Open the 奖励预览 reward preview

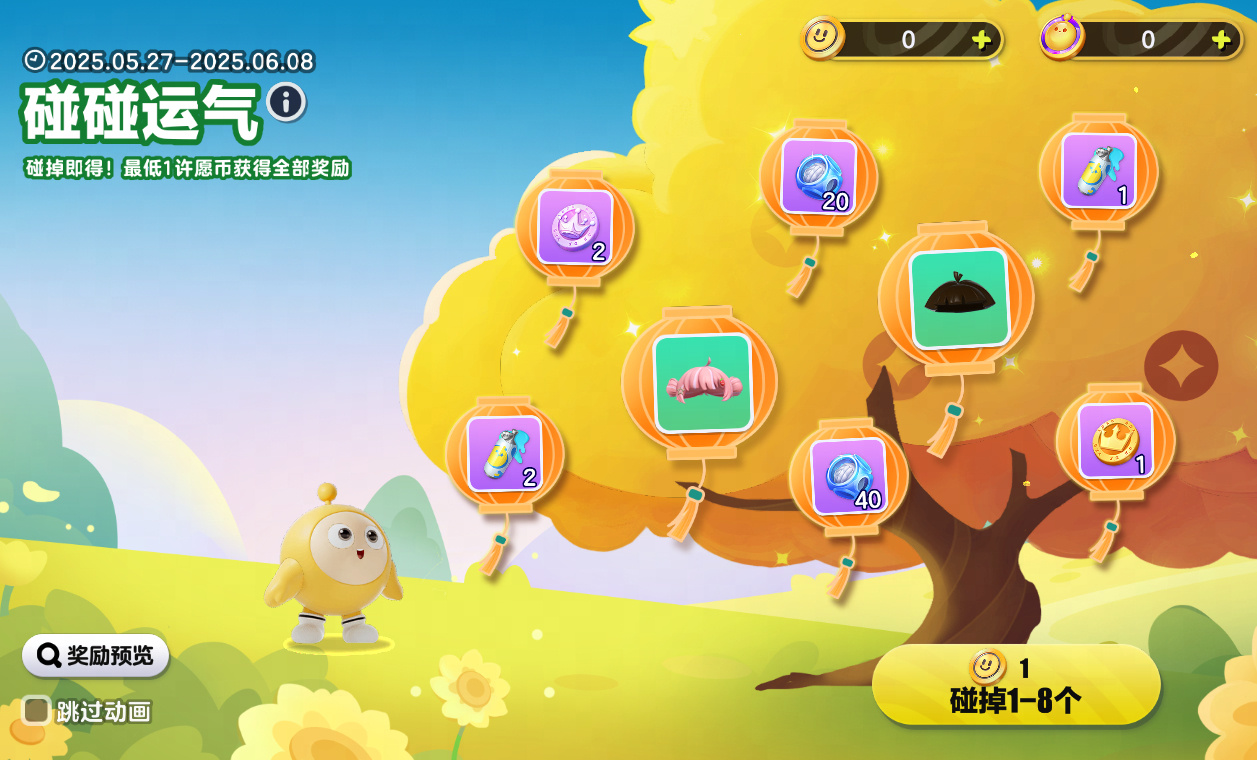pyautogui.click(x=96, y=656)
